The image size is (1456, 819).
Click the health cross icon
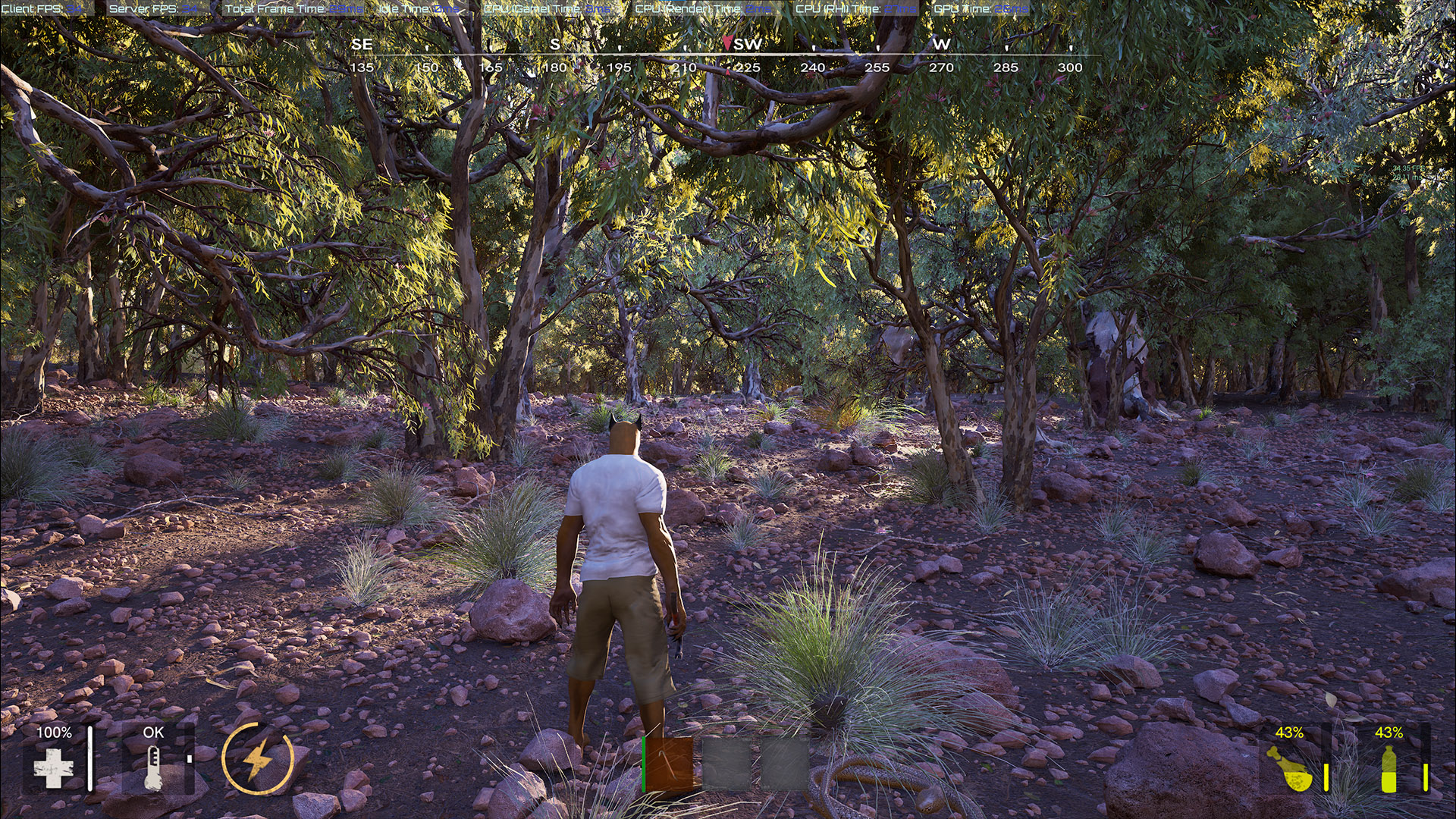click(54, 768)
